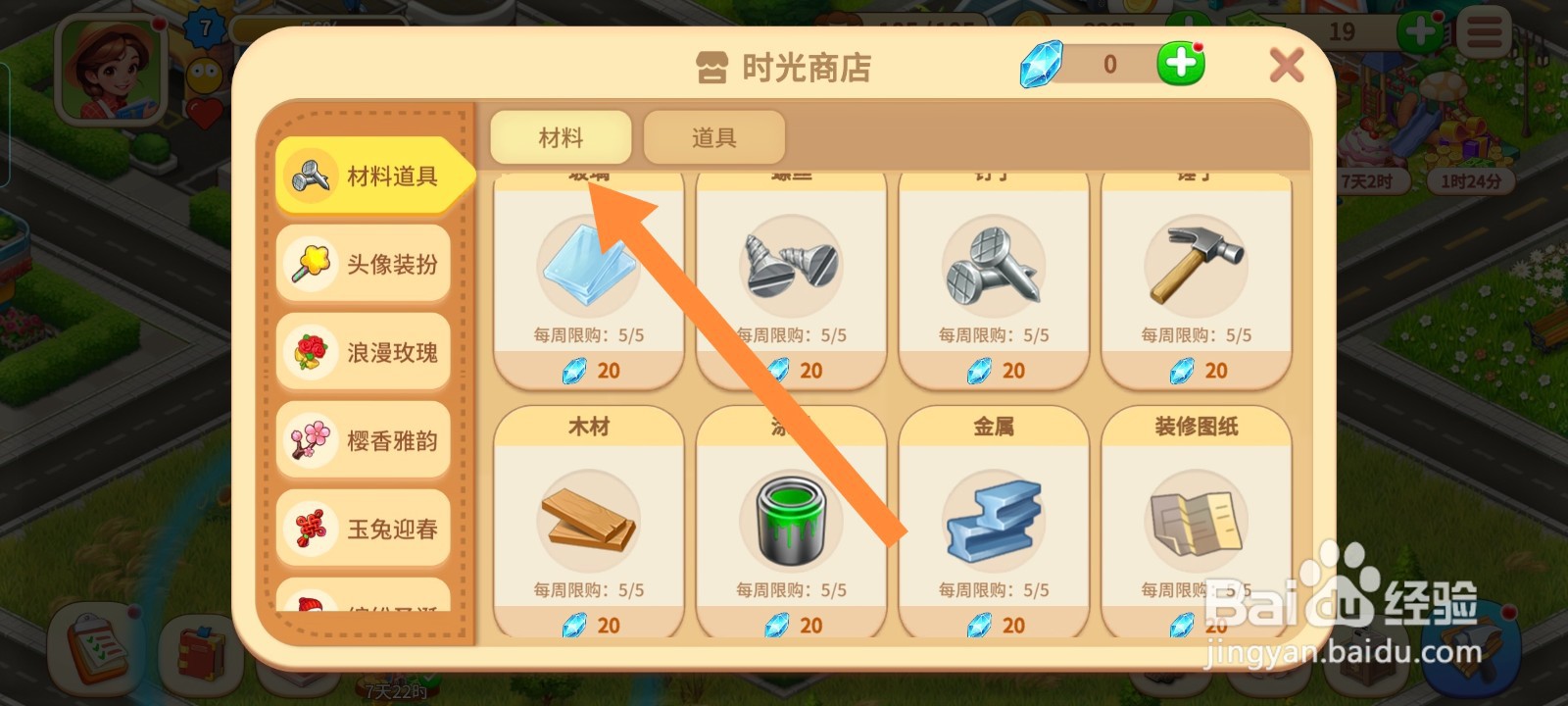Click the cherry blossom icon on 樱香雅韵
This screenshot has height=706, width=1568.
310,440
